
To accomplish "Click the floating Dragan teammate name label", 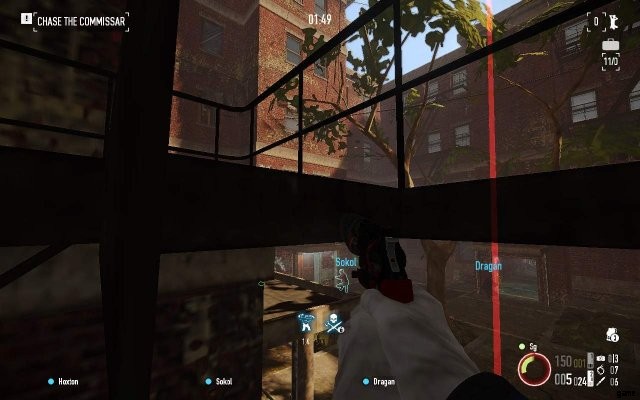I will pos(488,266).
